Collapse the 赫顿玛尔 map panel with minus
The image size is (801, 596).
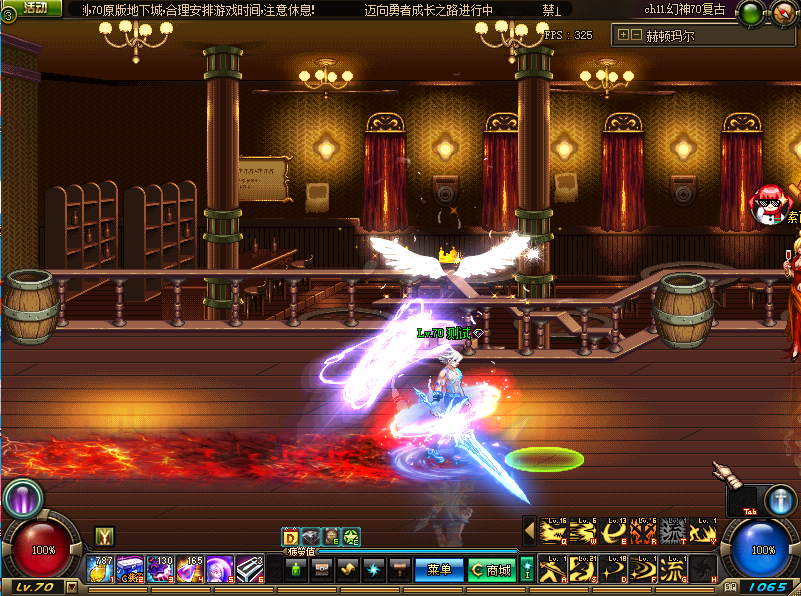coord(636,35)
